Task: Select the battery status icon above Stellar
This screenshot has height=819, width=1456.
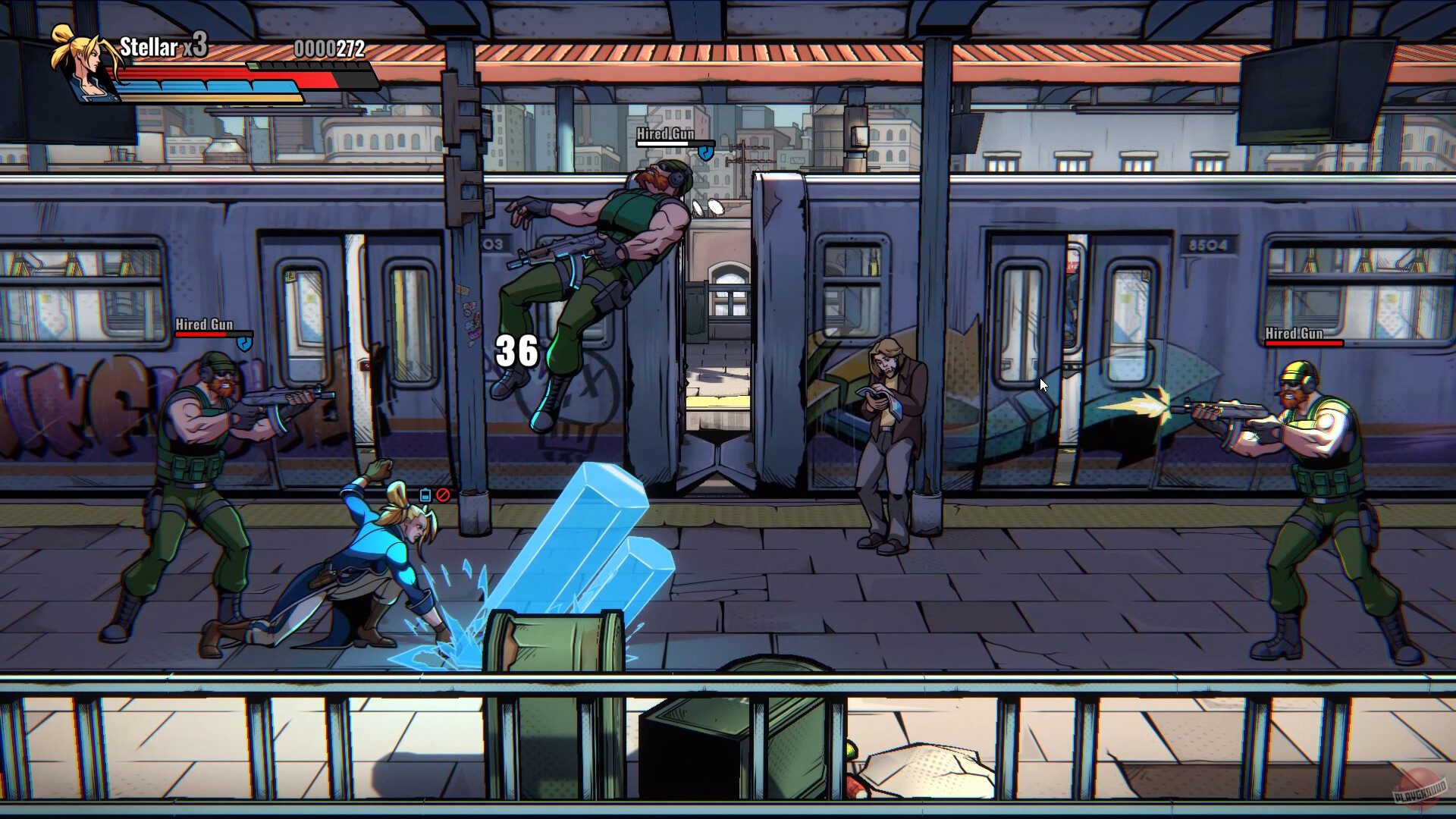Action: click(x=425, y=495)
